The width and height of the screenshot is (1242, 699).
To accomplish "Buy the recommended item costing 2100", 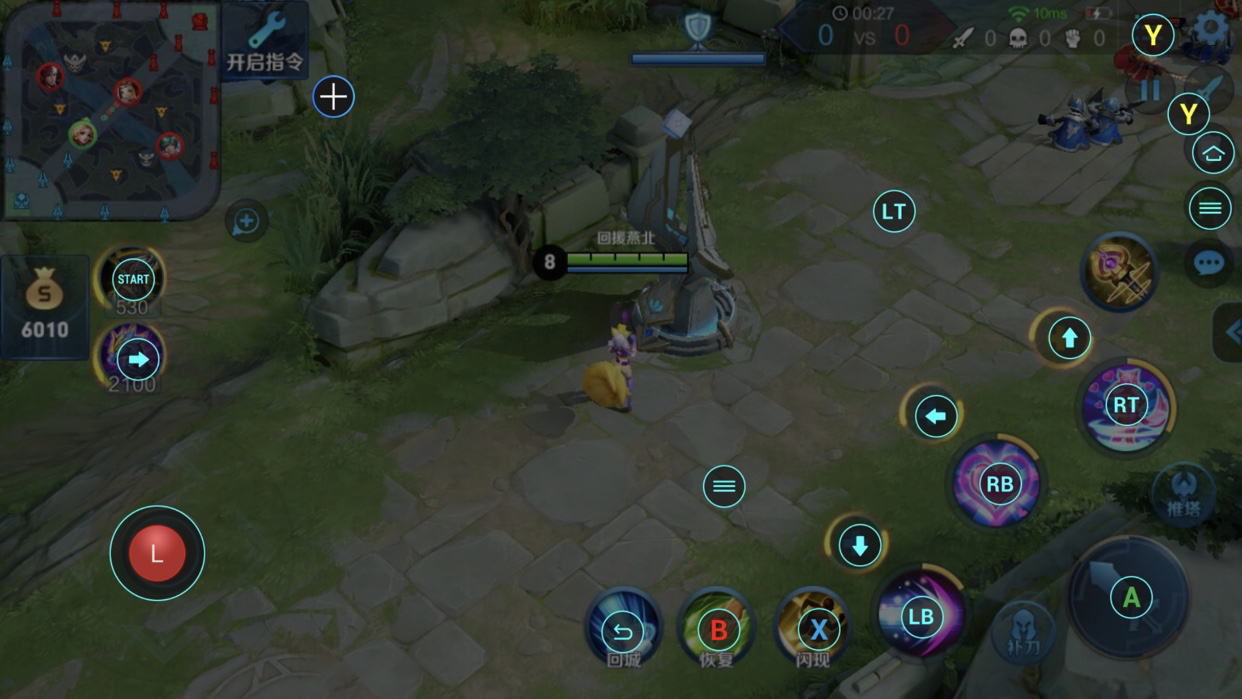I will [x=132, y=358].
